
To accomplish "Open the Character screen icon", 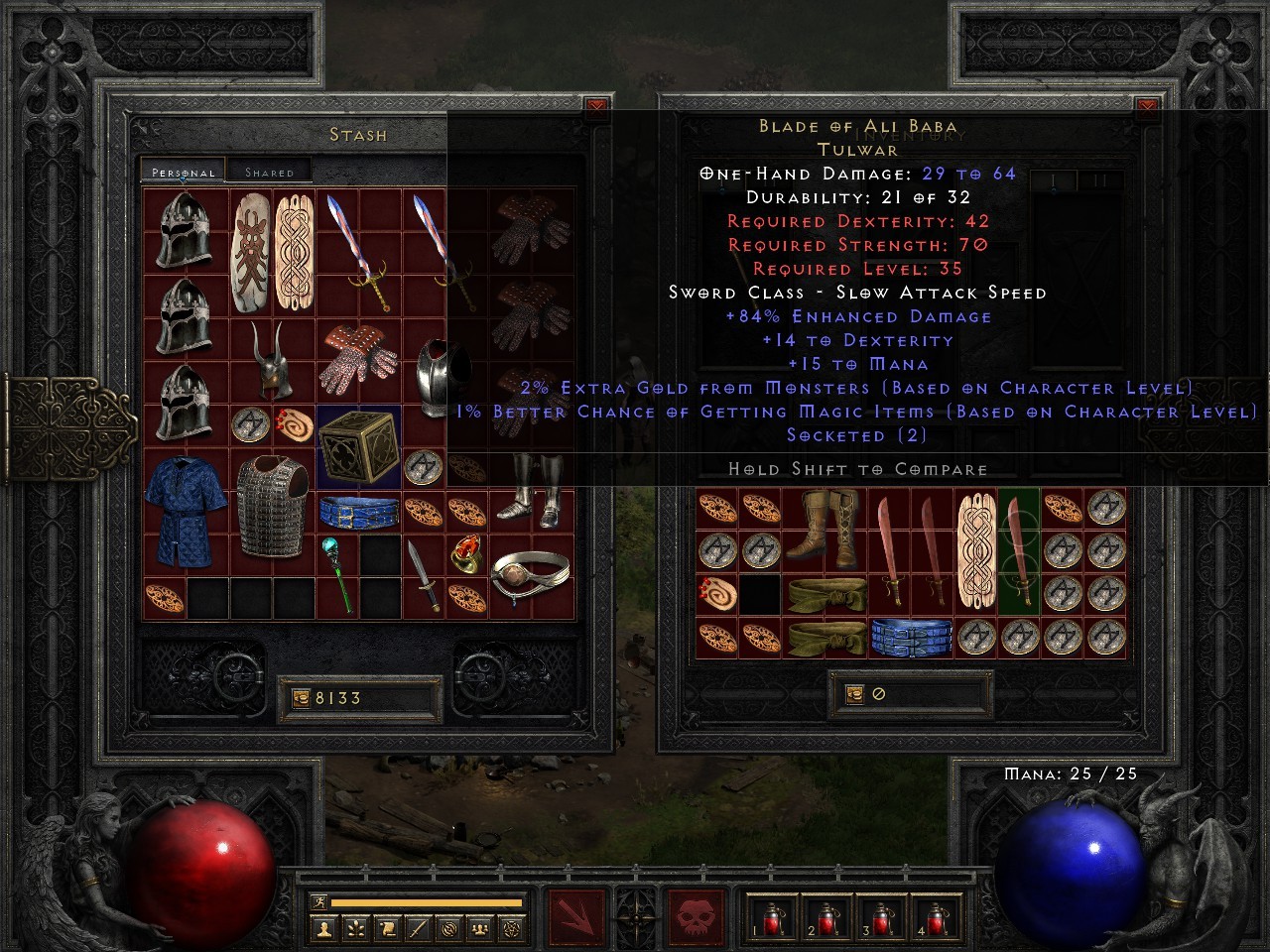I will click(322, 928).
